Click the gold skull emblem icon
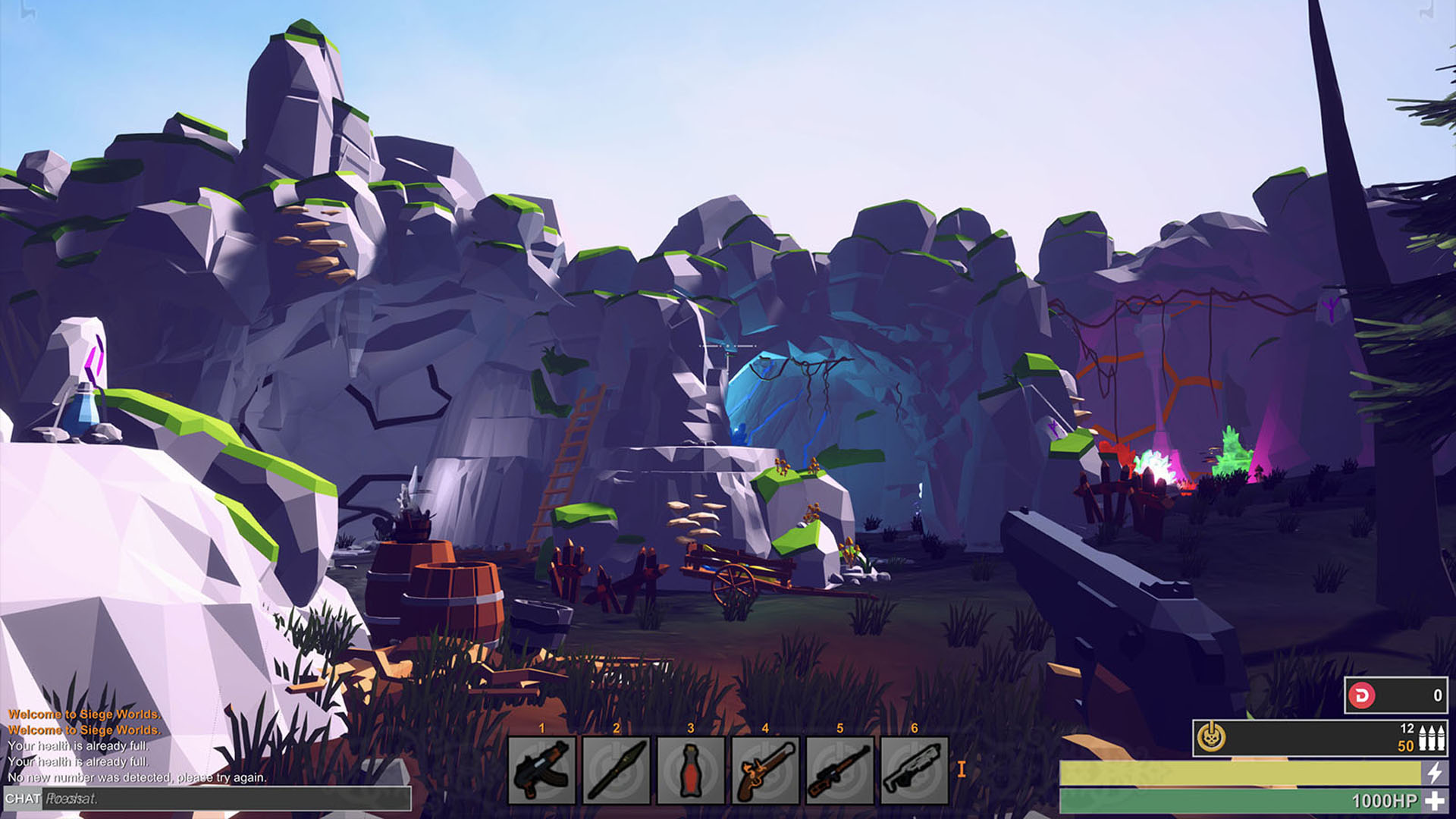The height and width of the screenshot is (819, 1456). click(1211, 737)
